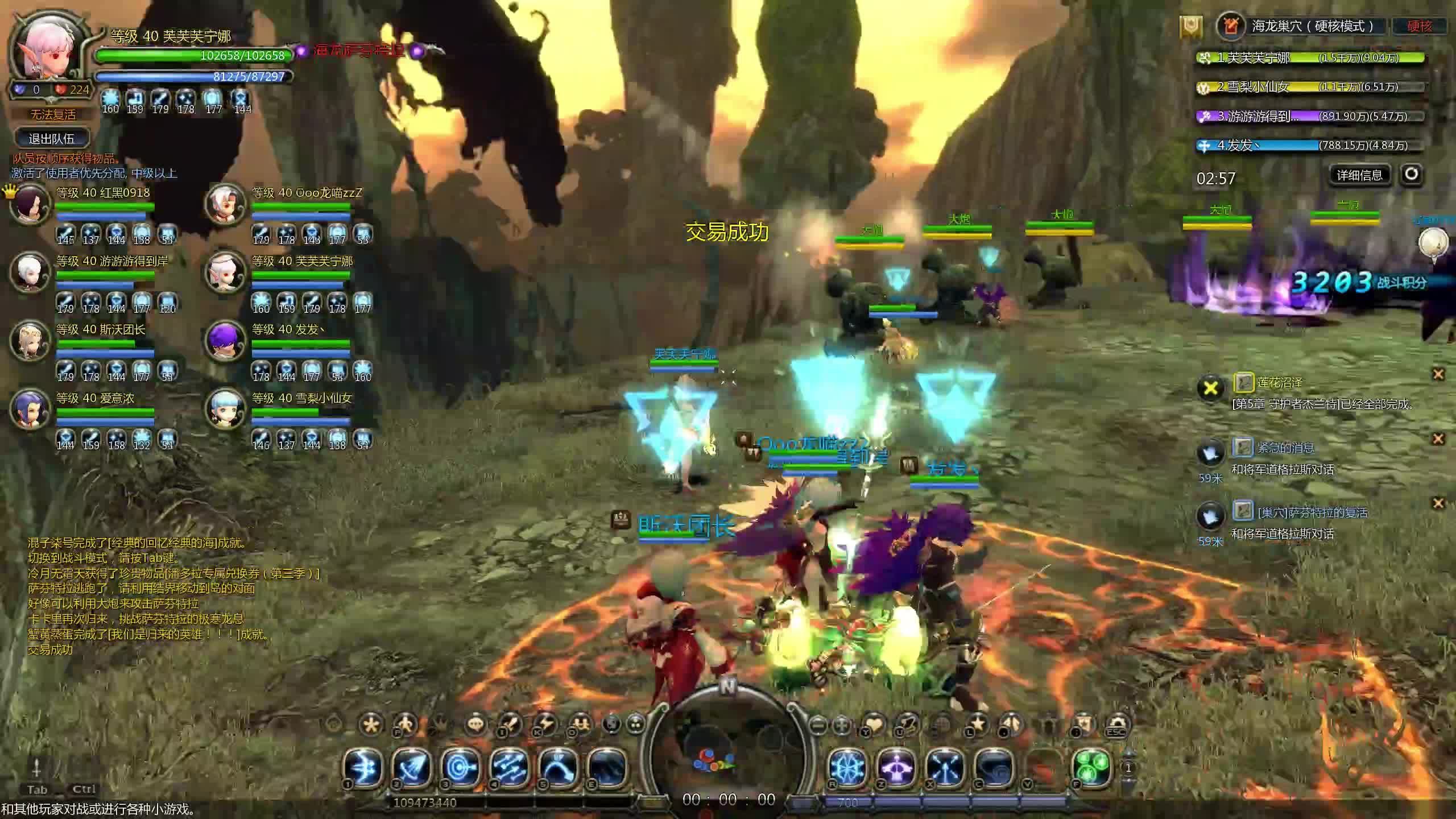
Task: Open the speech bubble chat icon
Action: [x=475, y=725]
